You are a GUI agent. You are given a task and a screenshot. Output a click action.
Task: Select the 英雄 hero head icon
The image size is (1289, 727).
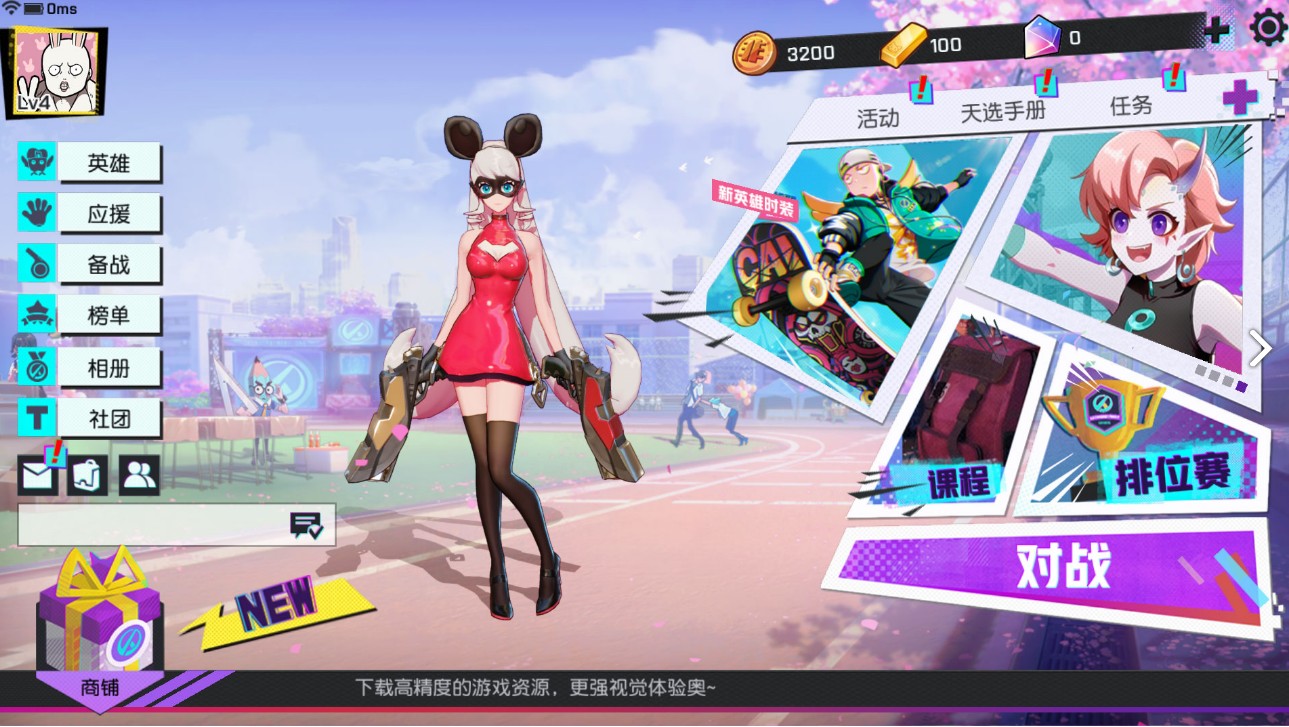tap(35, 162)
